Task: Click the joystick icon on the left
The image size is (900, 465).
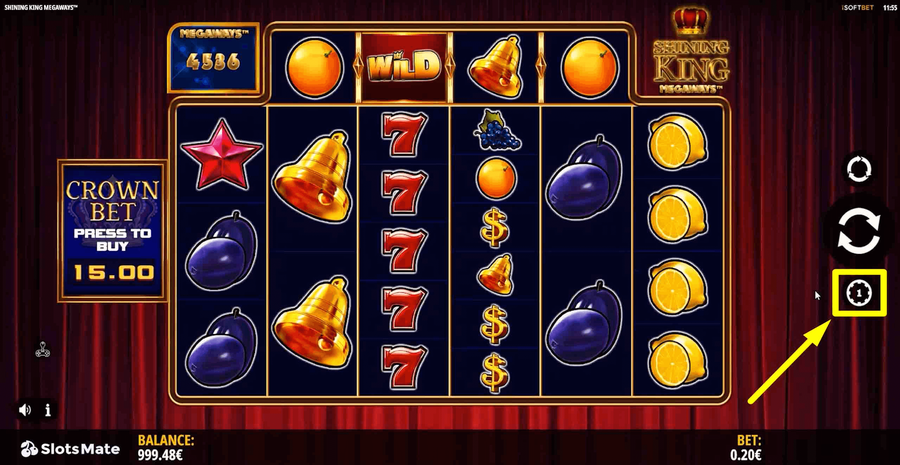Action: [43, 350]
